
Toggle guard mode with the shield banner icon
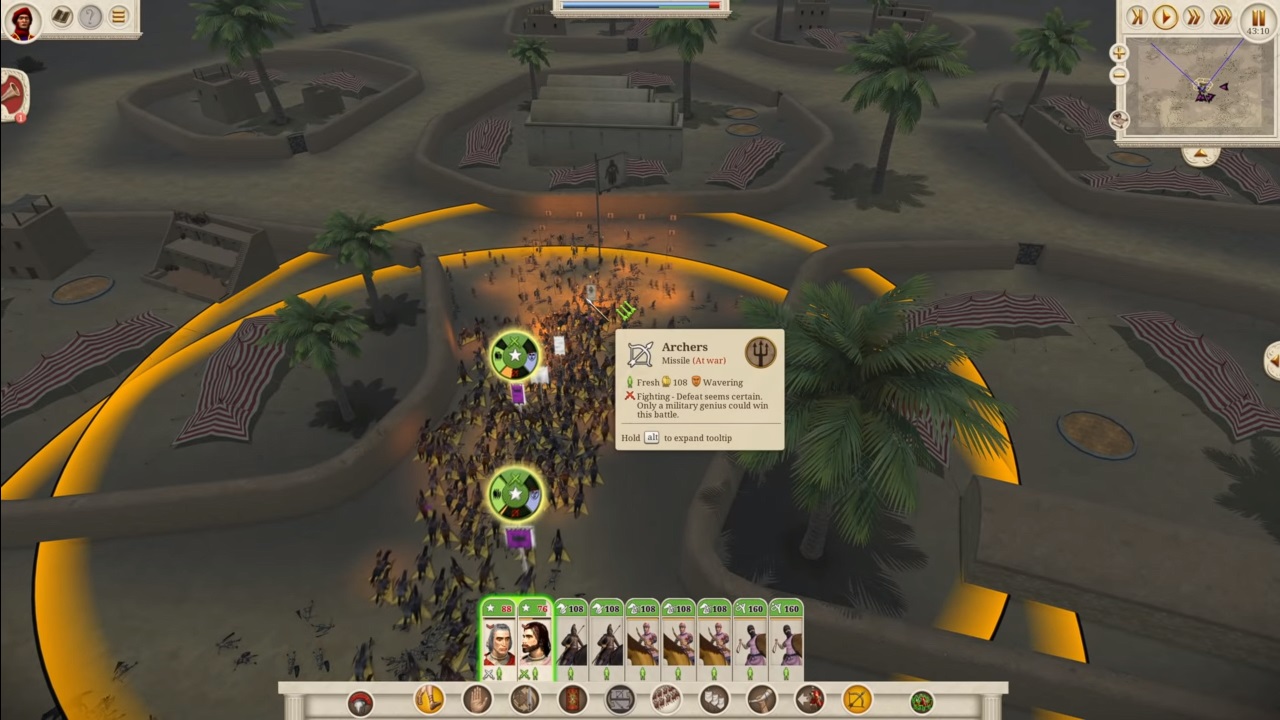coord(572,700)
